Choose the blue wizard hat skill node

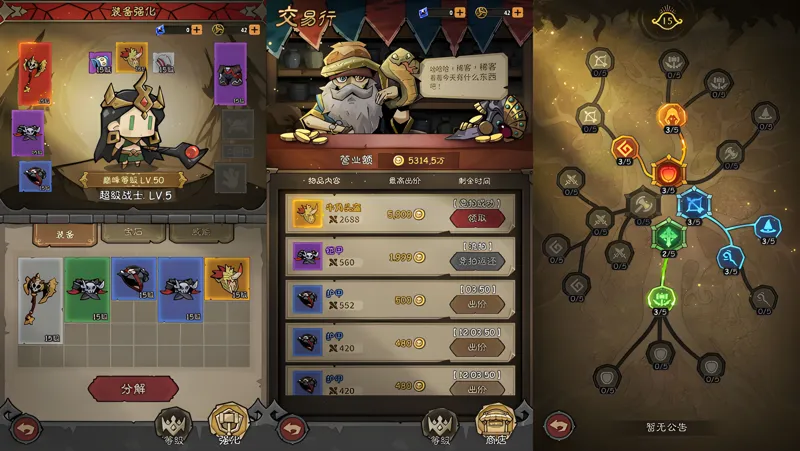[767, 228]
